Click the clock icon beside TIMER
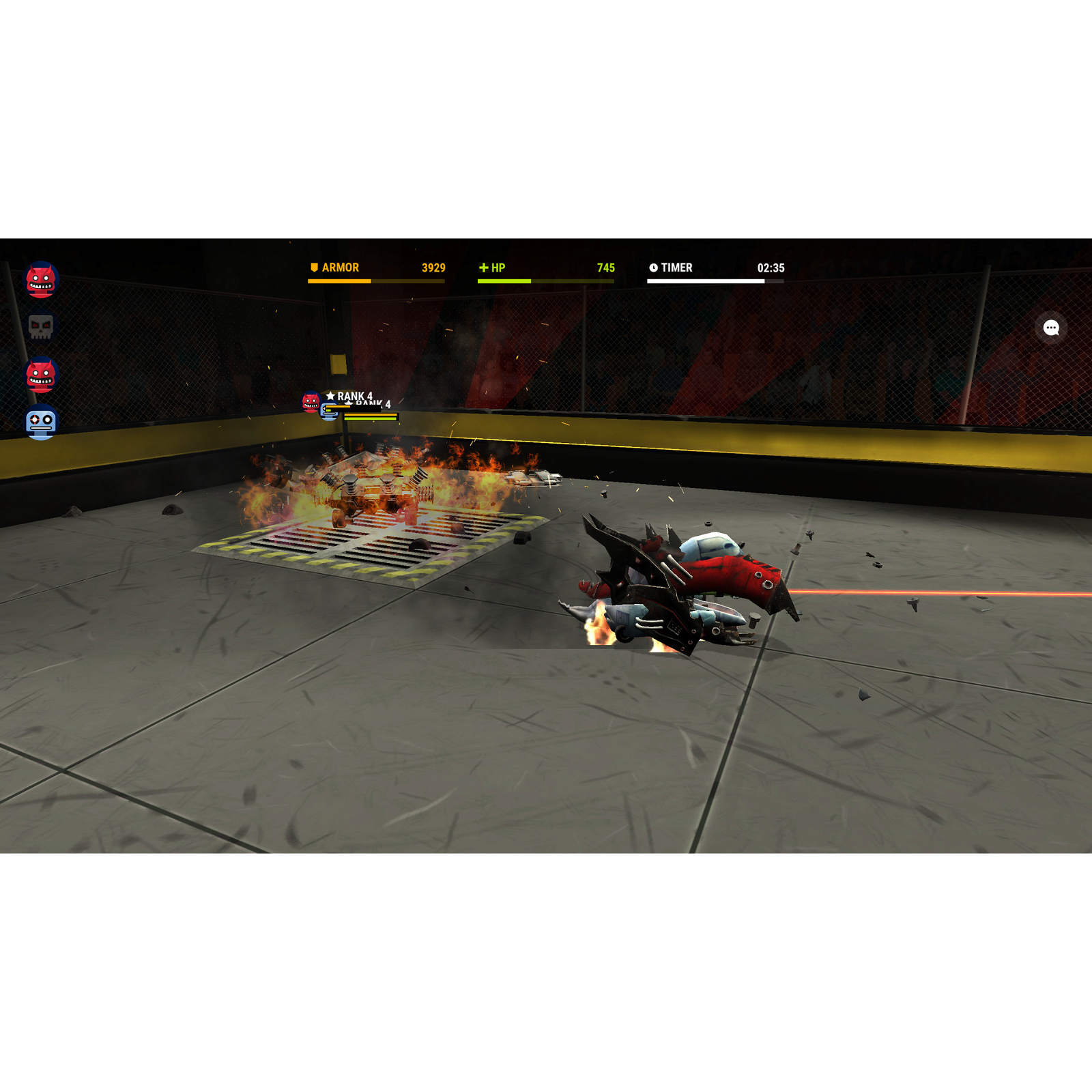The image size is (1092, 1092). [x=652, y=268]
